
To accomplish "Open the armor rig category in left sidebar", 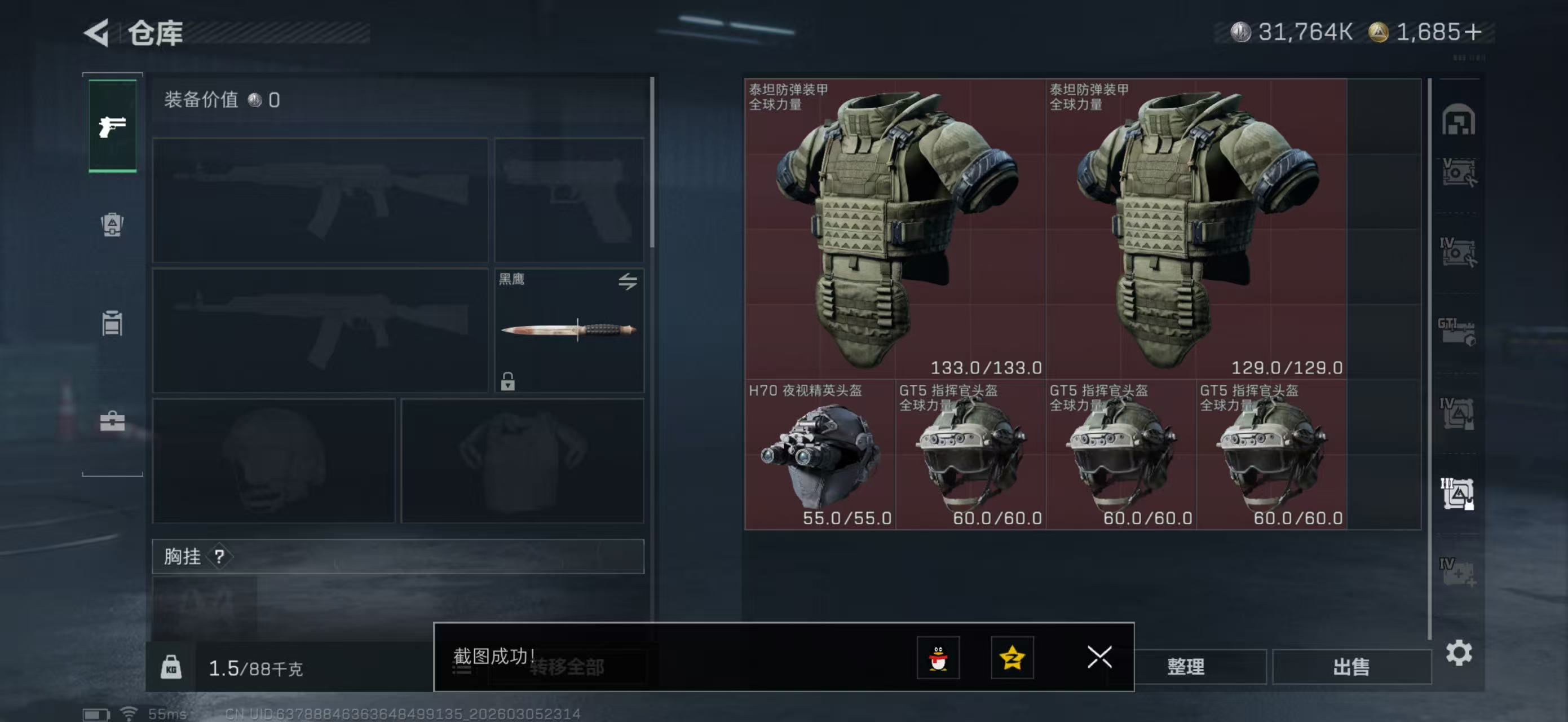I will click(113, 225).
